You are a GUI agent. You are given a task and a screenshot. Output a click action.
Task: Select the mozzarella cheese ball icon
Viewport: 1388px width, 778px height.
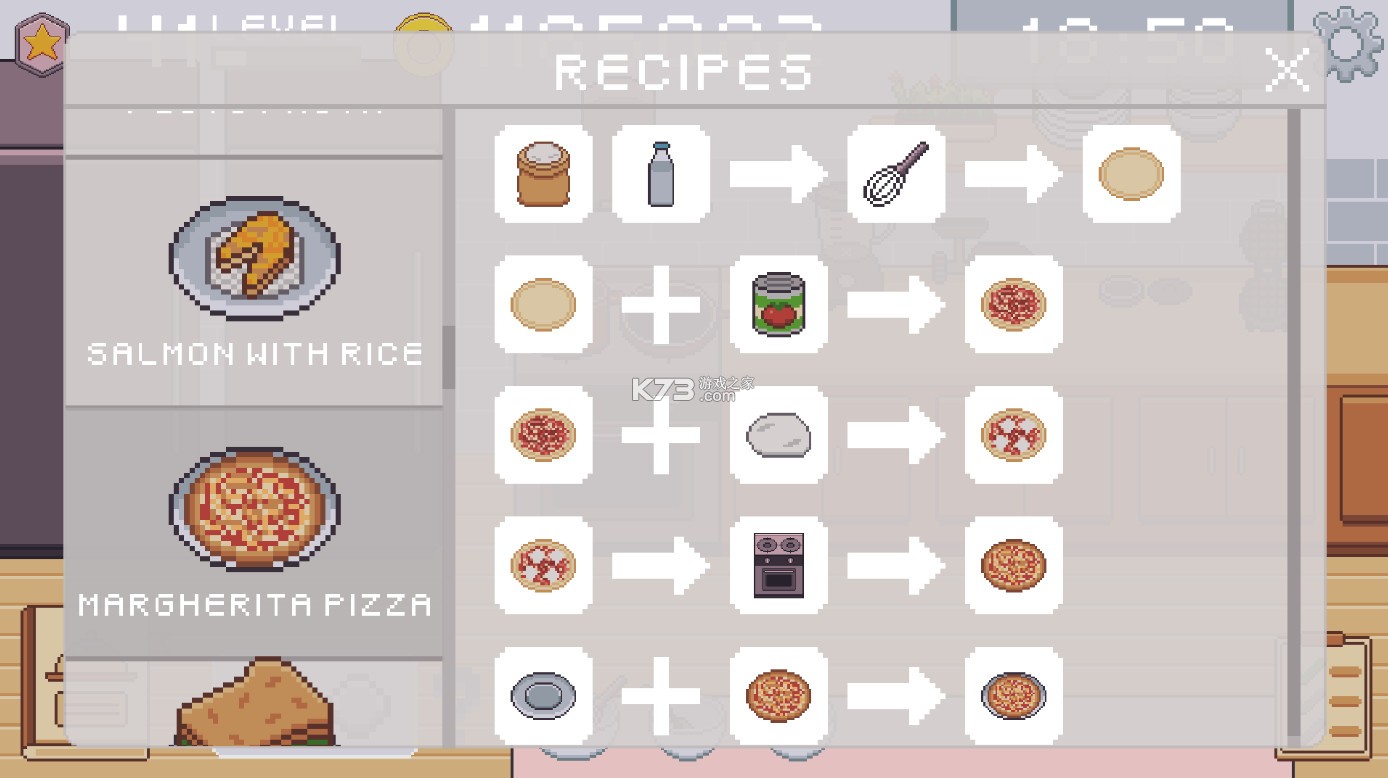[778, 435]
